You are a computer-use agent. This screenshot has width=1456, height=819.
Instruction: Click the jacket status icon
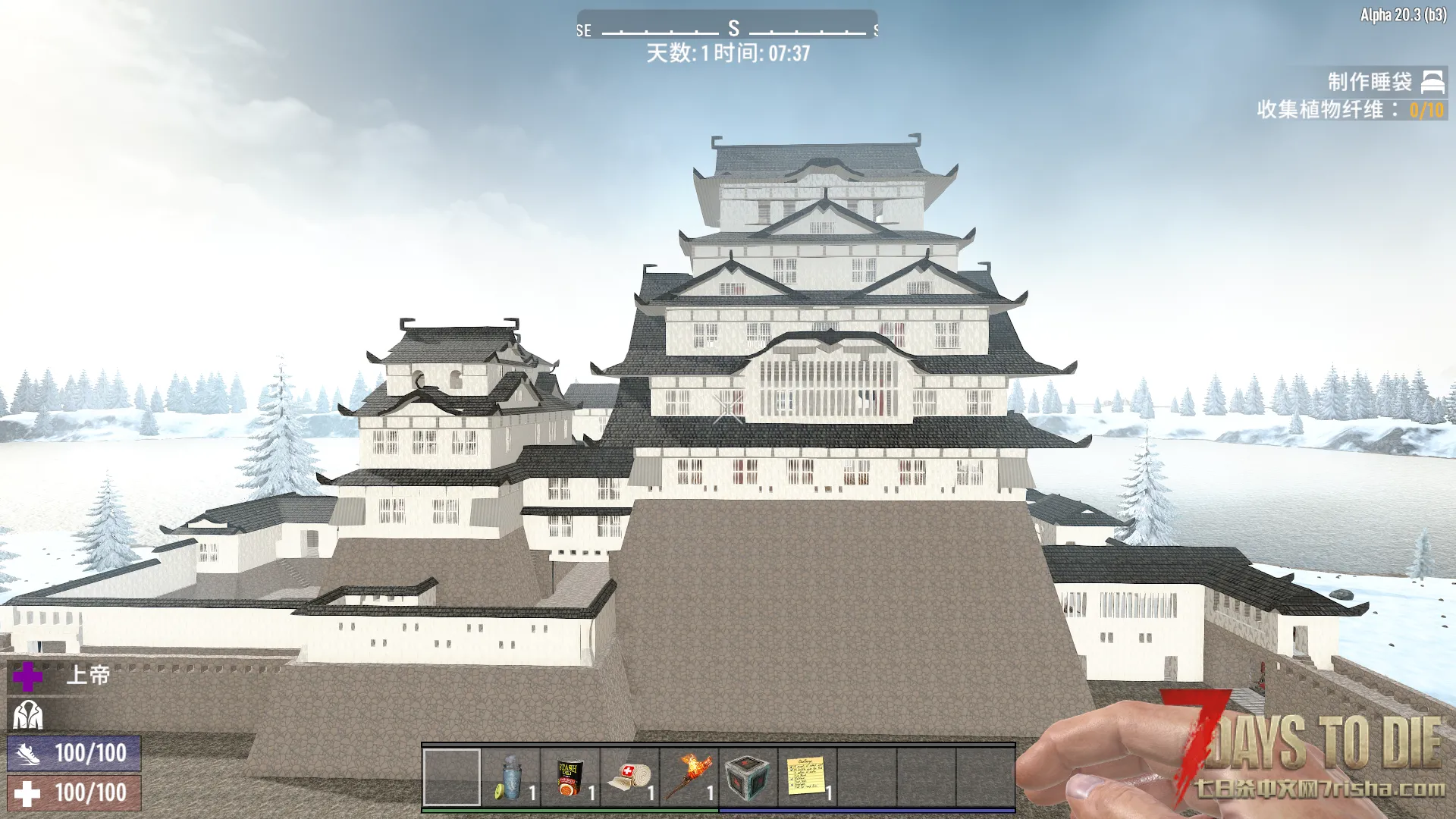(28, 714)
